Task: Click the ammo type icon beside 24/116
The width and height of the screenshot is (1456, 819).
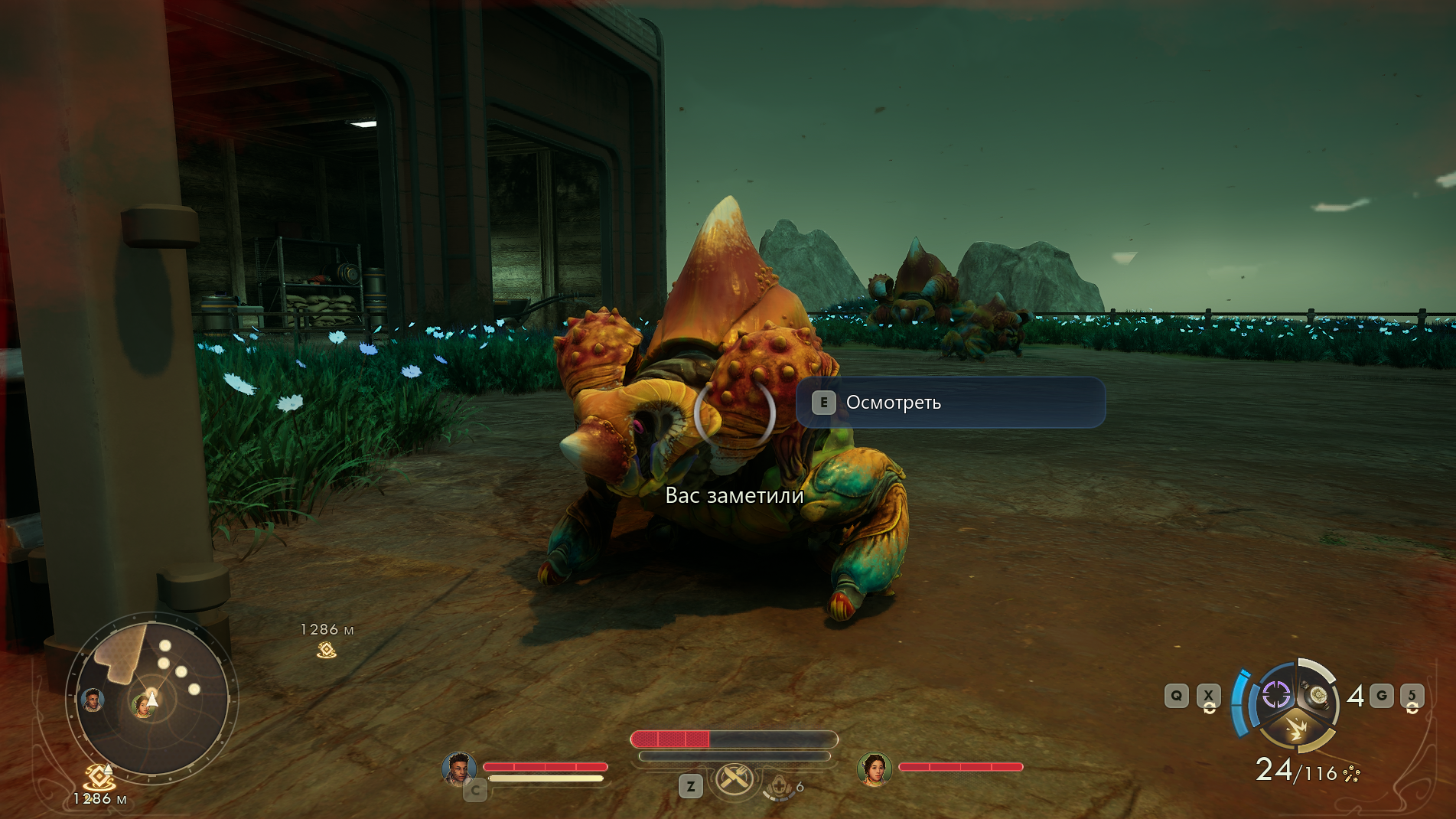Action: click(x=1352, y=774)
